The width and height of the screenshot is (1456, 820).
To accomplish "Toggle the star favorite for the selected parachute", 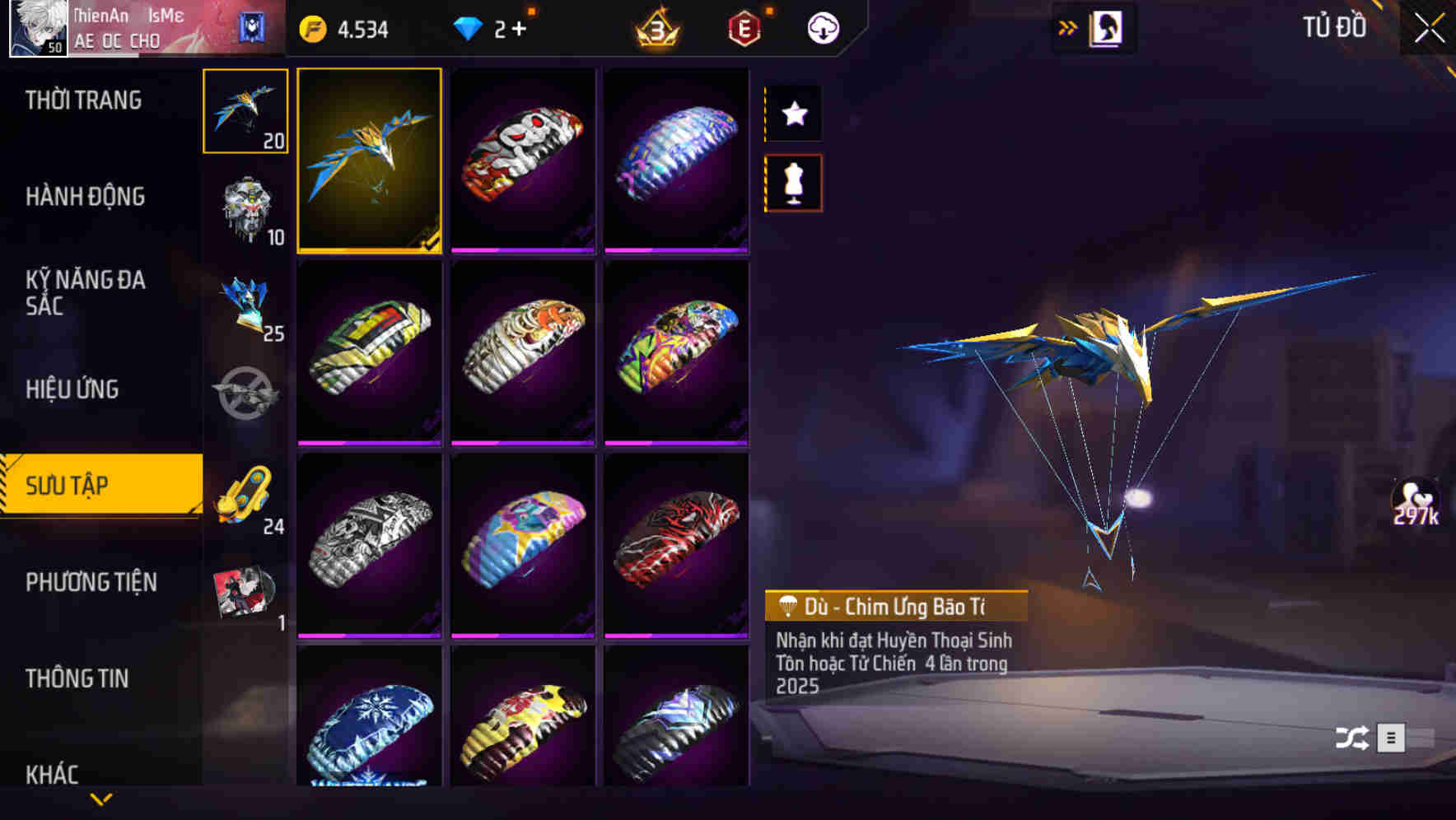I will pyautogui.click(x=793, y=114).
